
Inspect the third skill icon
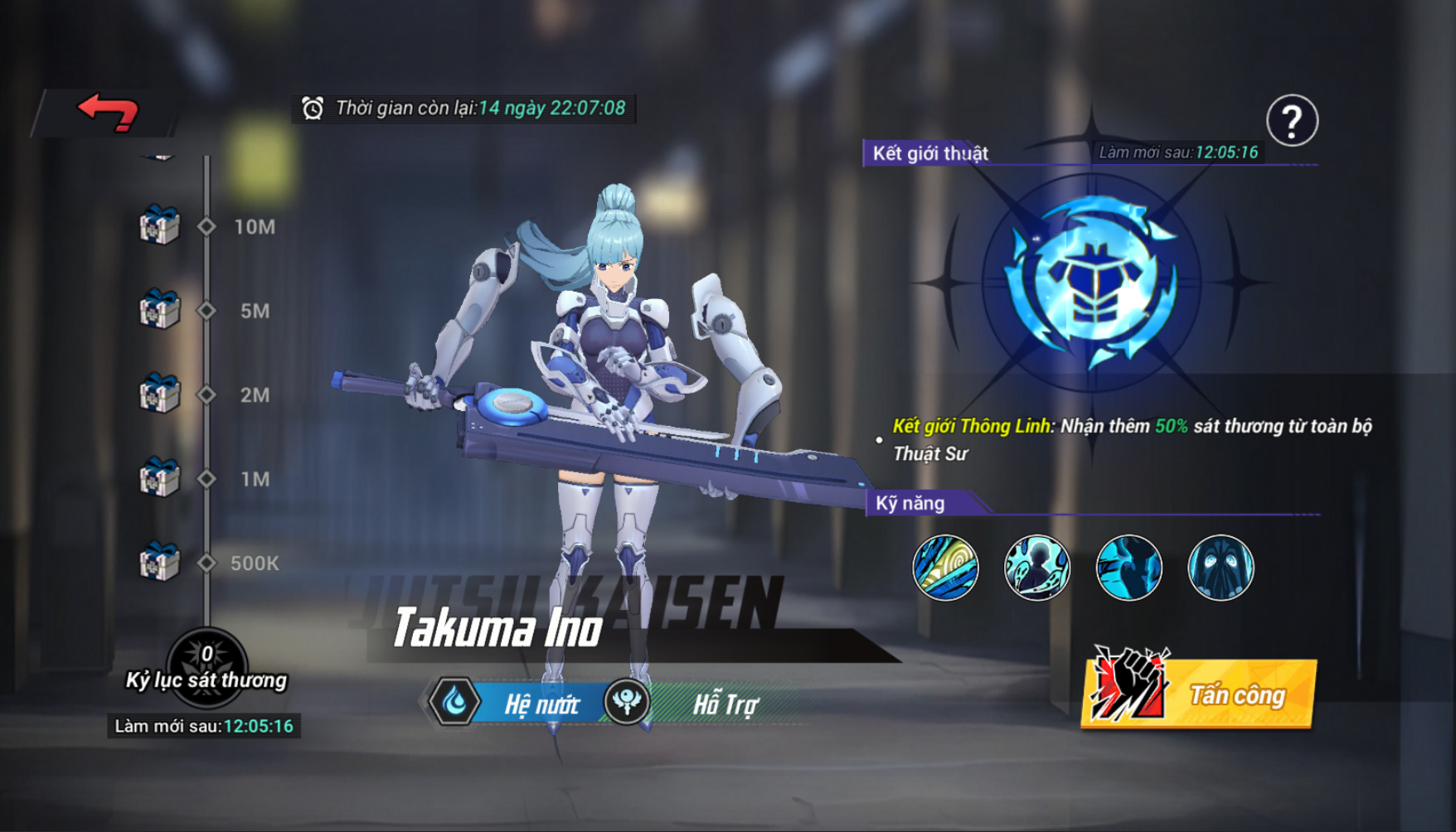click(x=1128, y=568)
